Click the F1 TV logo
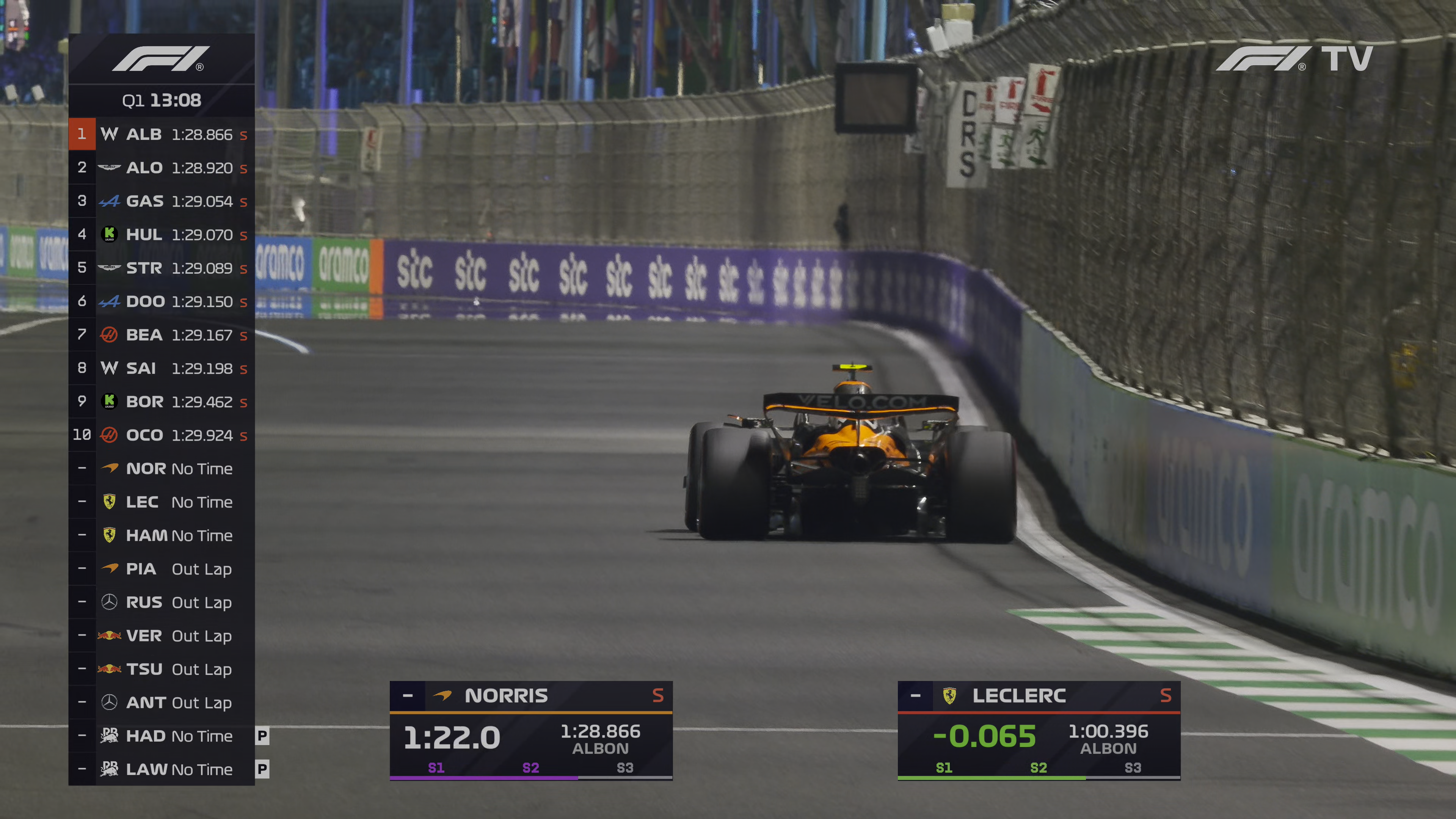The image size is (1456, 819). tap(1294, 58)
